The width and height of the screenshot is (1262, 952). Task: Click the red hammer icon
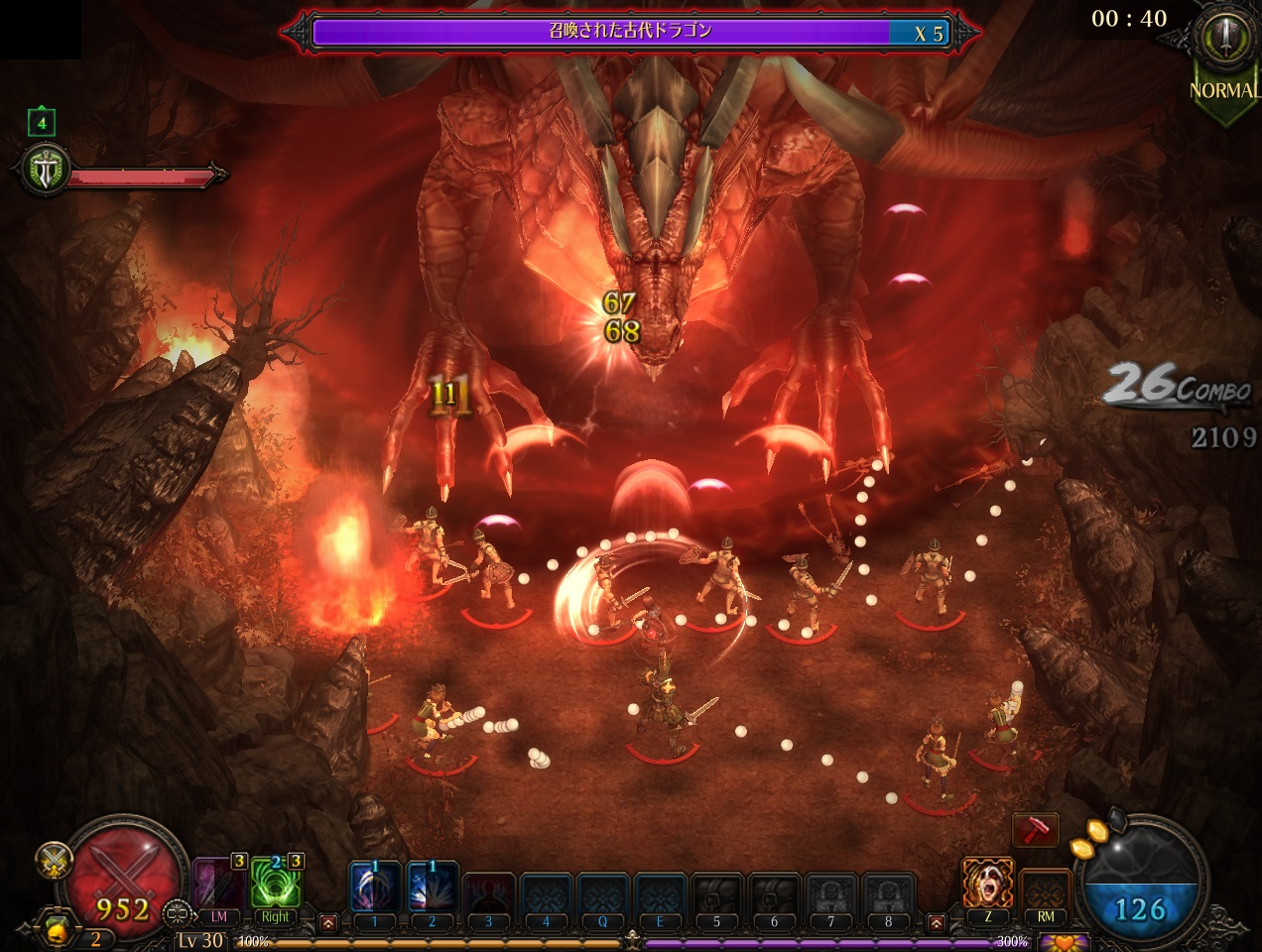[x=1035, y=831]
